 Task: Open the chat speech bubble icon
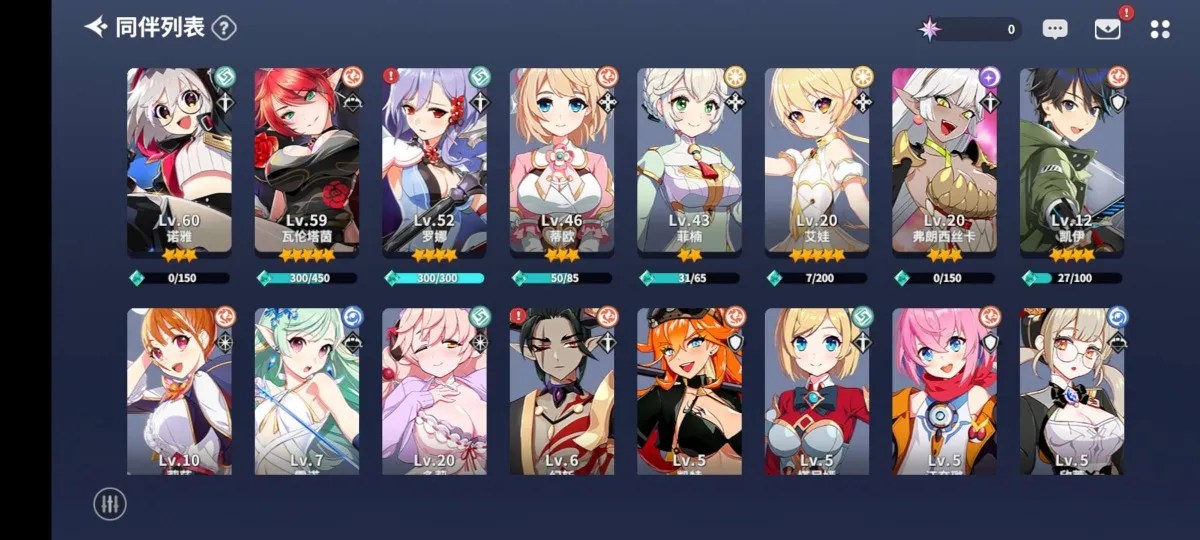point(1055,29)
